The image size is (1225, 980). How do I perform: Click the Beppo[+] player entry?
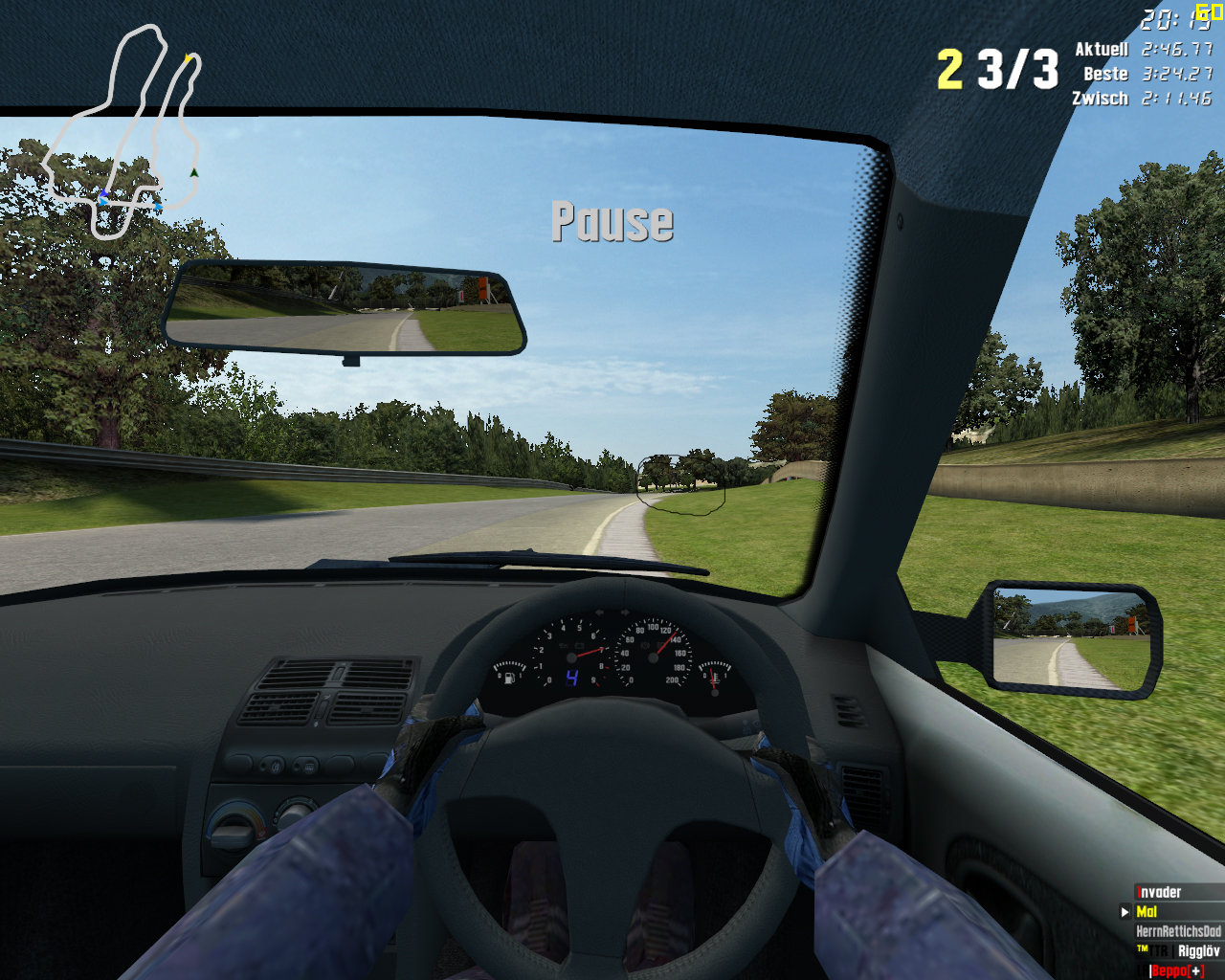click(1177, 970)
